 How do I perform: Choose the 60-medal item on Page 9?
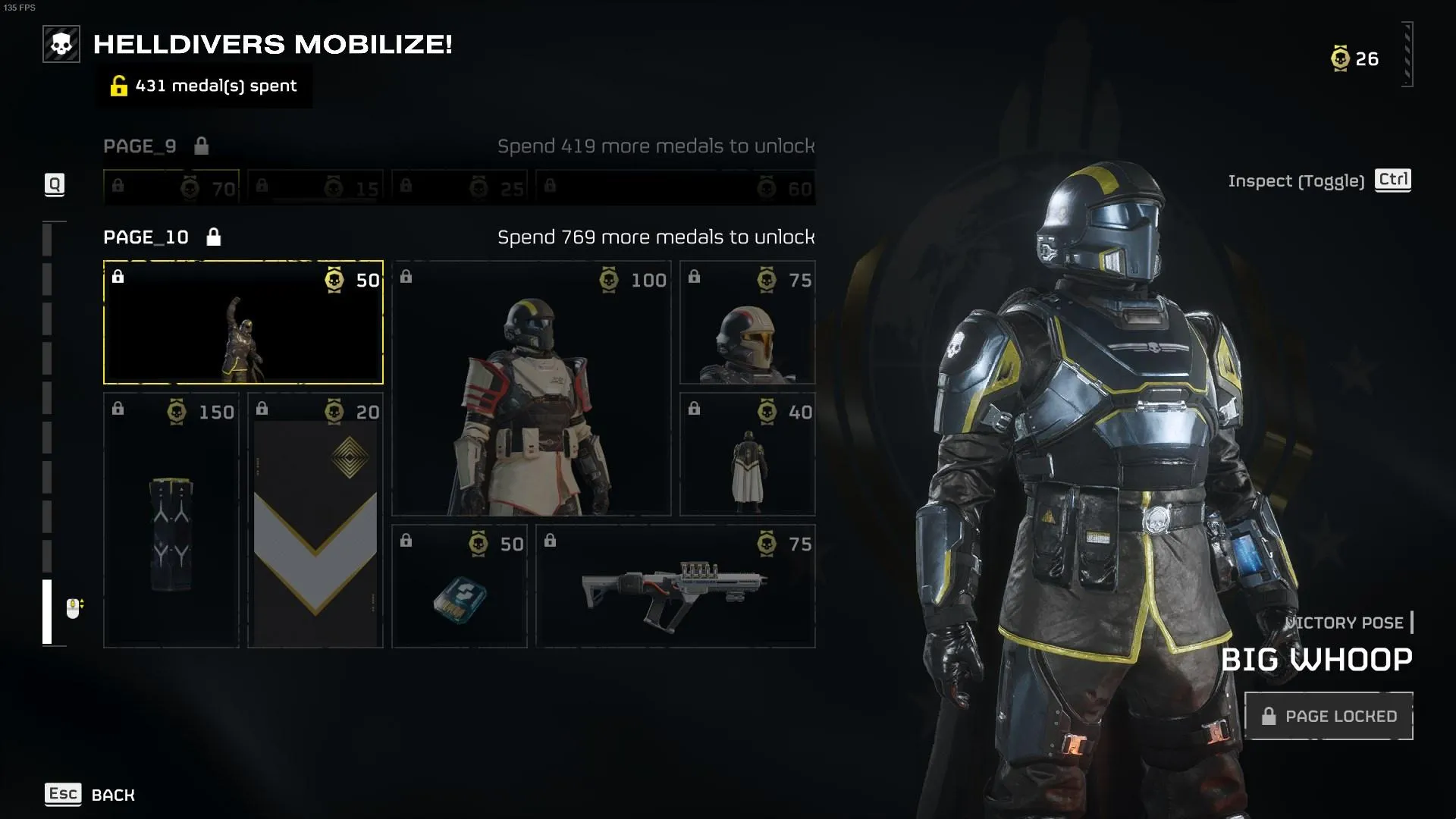click(x=676, y=187)
